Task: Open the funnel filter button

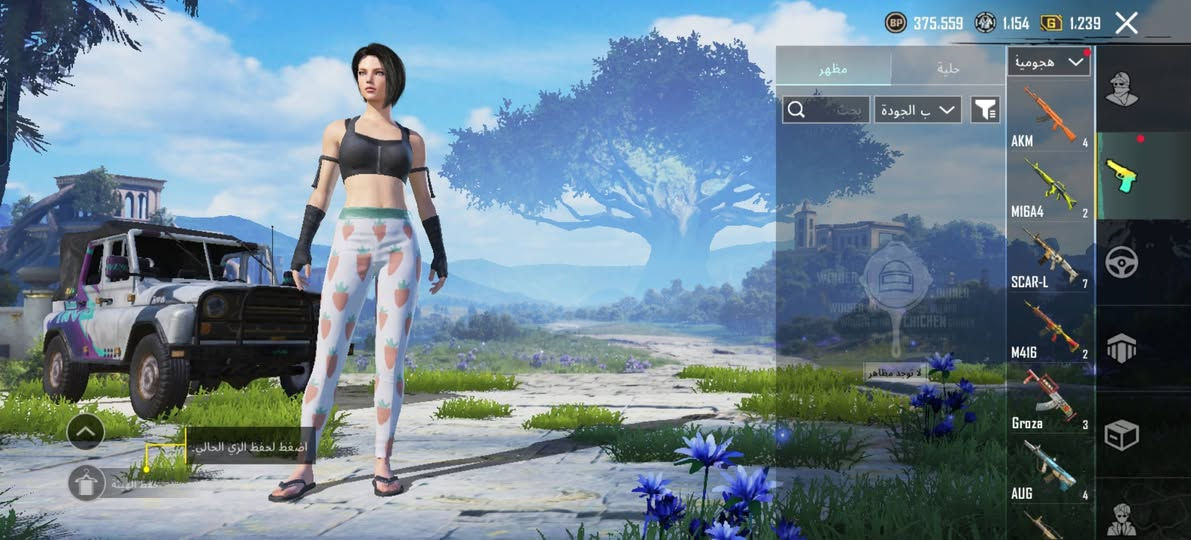Action: coord(985,109)
